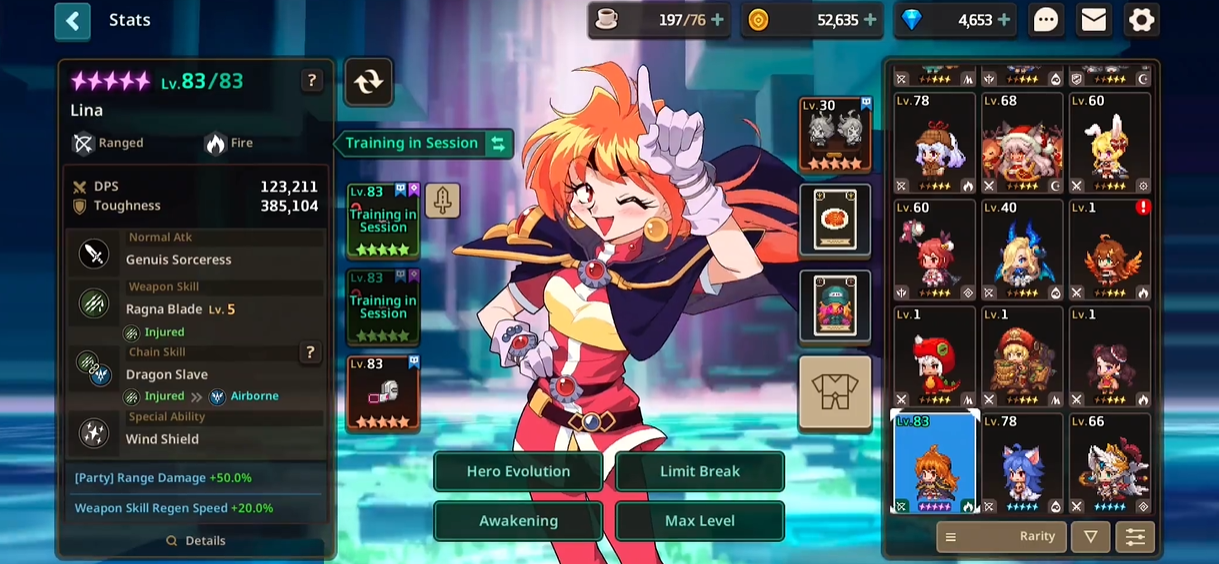Go back using the arrow button
1219x564 pixels.
[72, 21]
